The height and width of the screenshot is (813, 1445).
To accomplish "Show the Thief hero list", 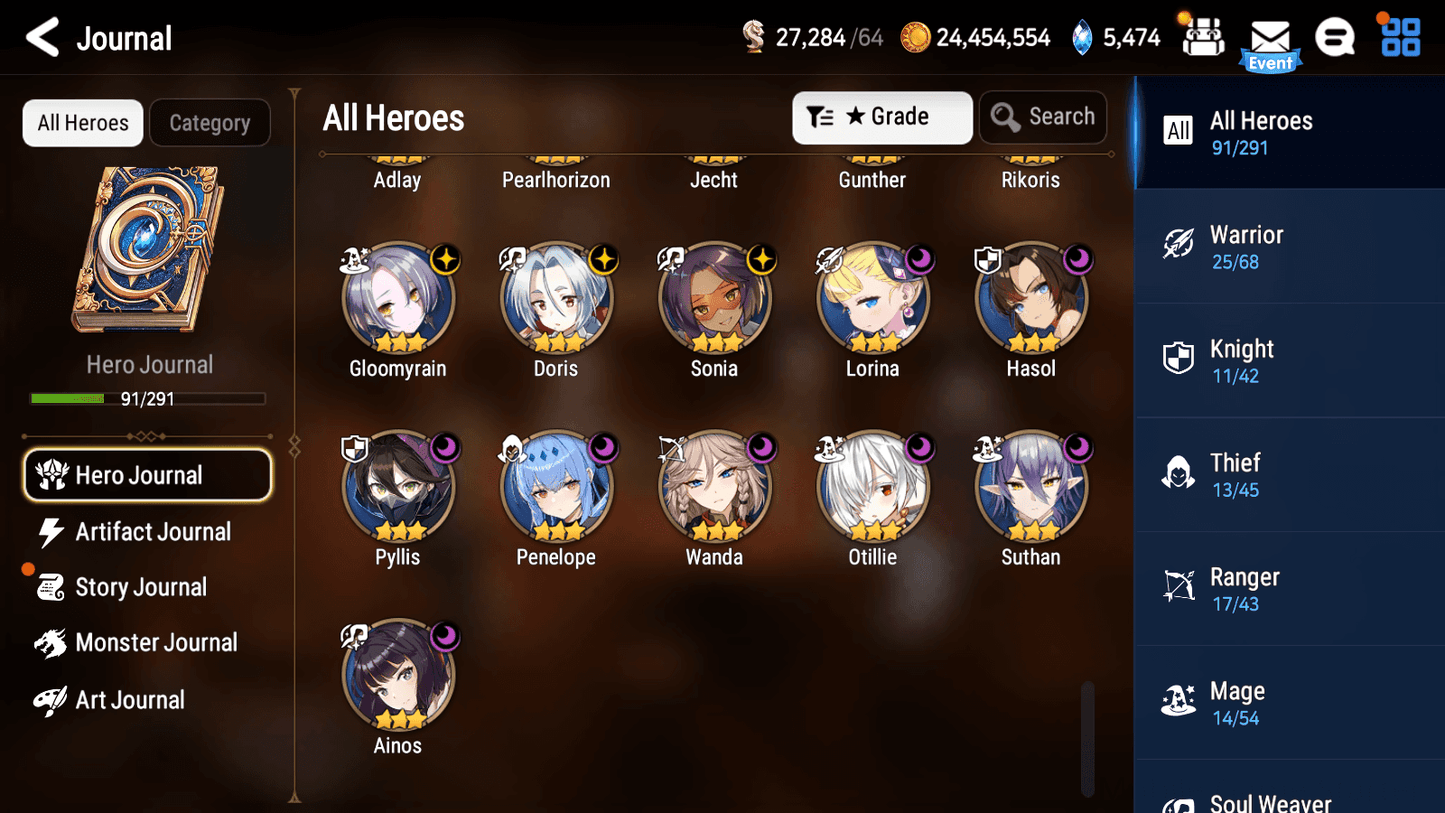I will pyautogui.click(x=1289, y=475).
